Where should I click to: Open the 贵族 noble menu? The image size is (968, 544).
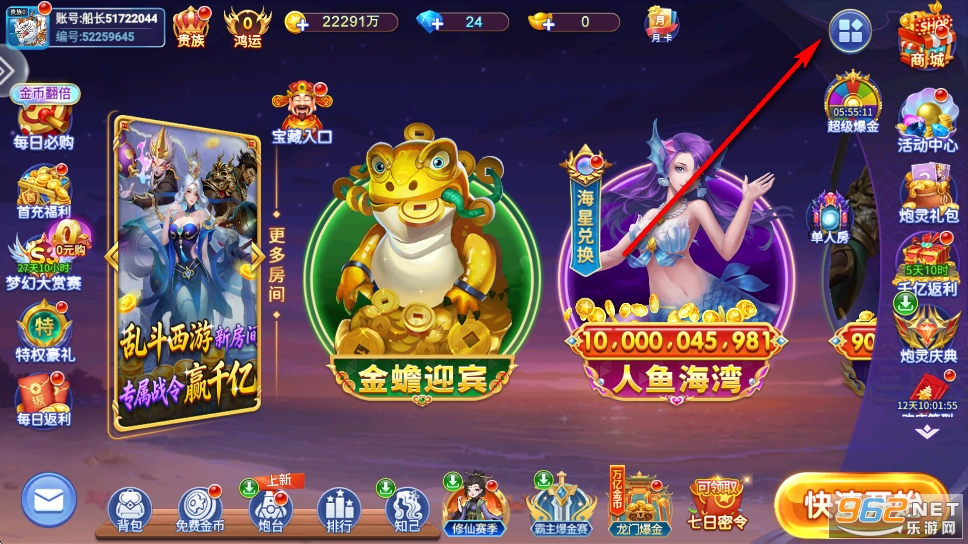pos(191,27)
